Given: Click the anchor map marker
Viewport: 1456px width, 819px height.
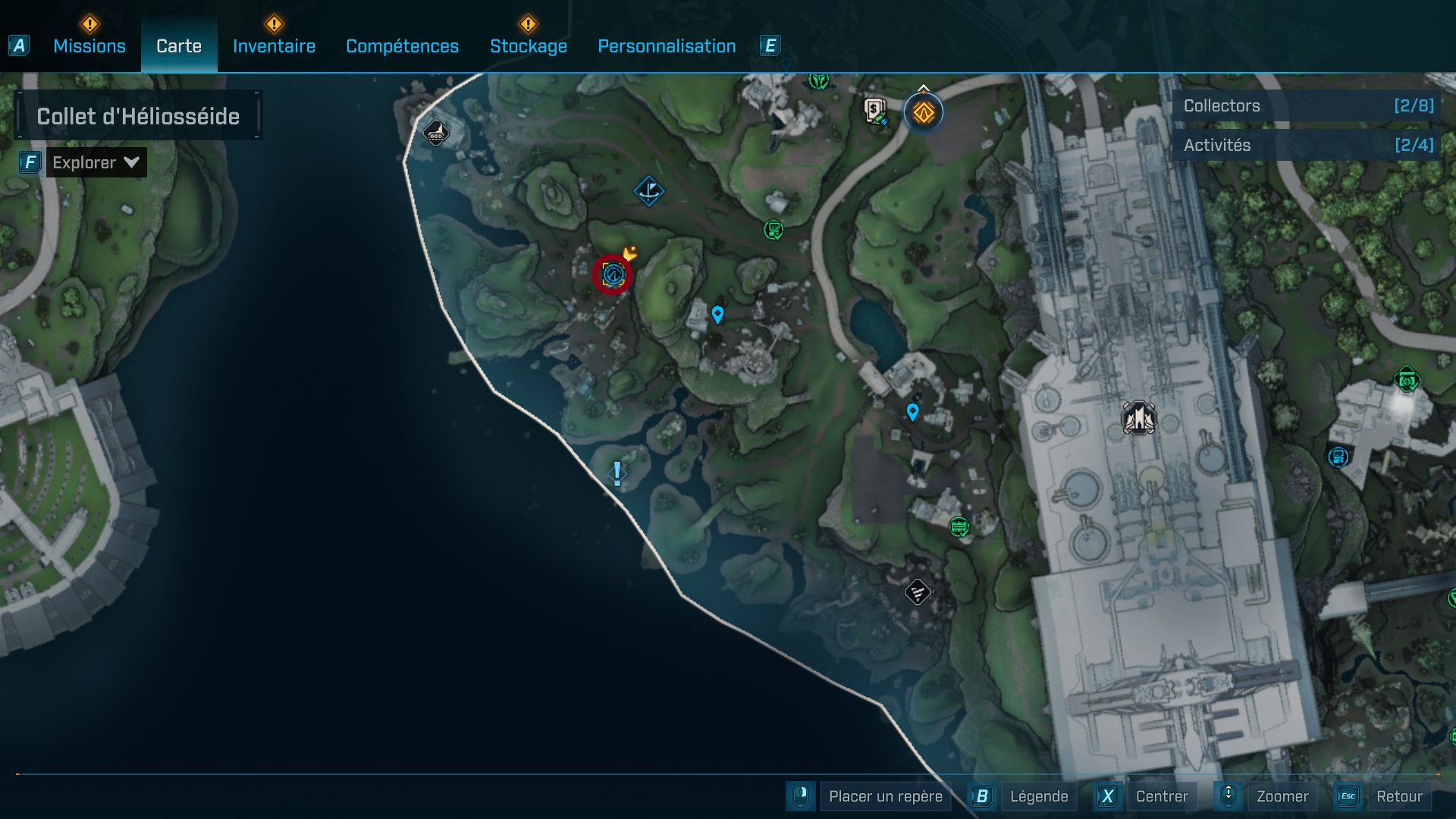Looking at the screenshot, I should [648, 191].
